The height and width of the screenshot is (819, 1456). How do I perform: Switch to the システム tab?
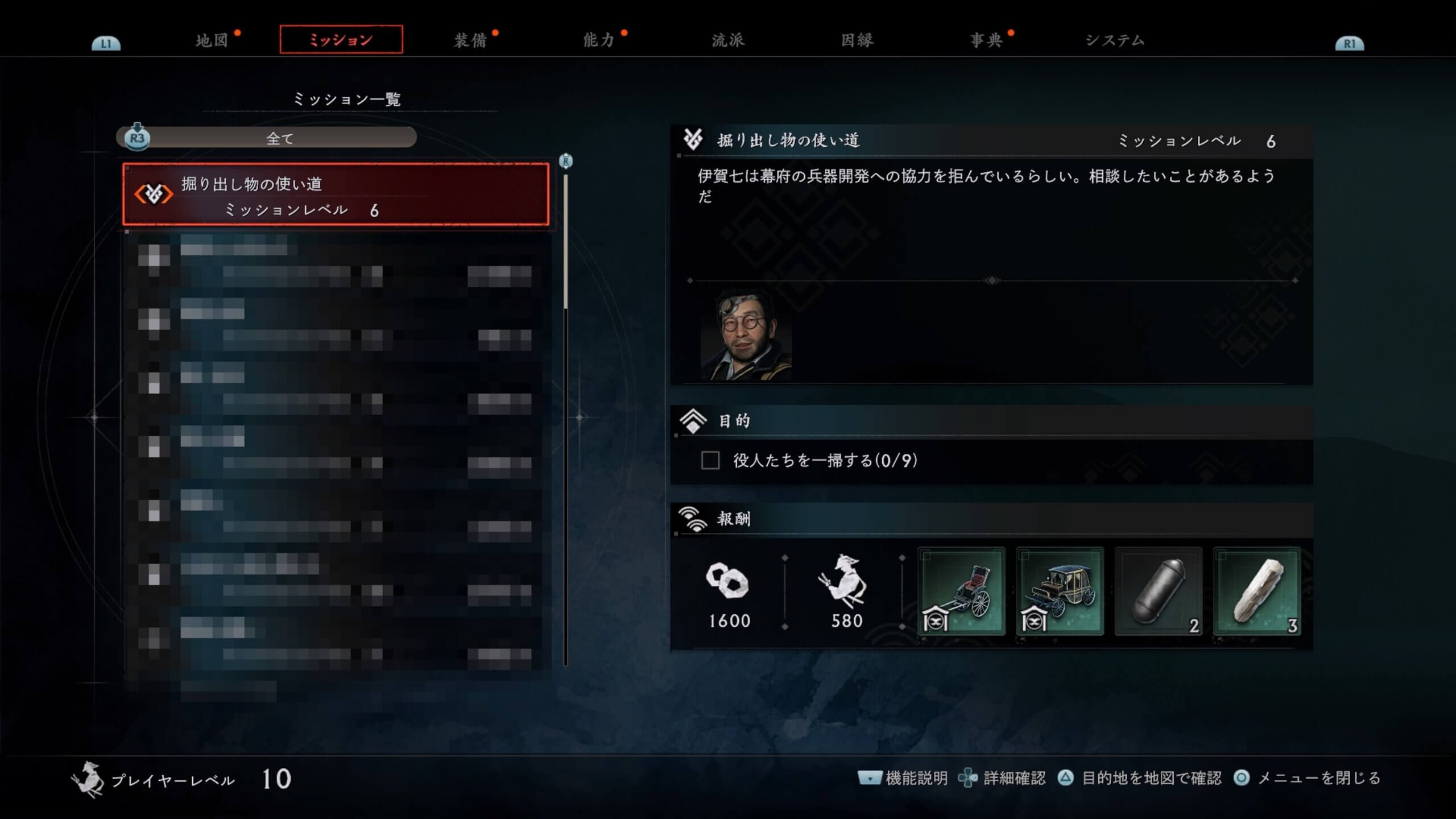[x=1115, y=40]
